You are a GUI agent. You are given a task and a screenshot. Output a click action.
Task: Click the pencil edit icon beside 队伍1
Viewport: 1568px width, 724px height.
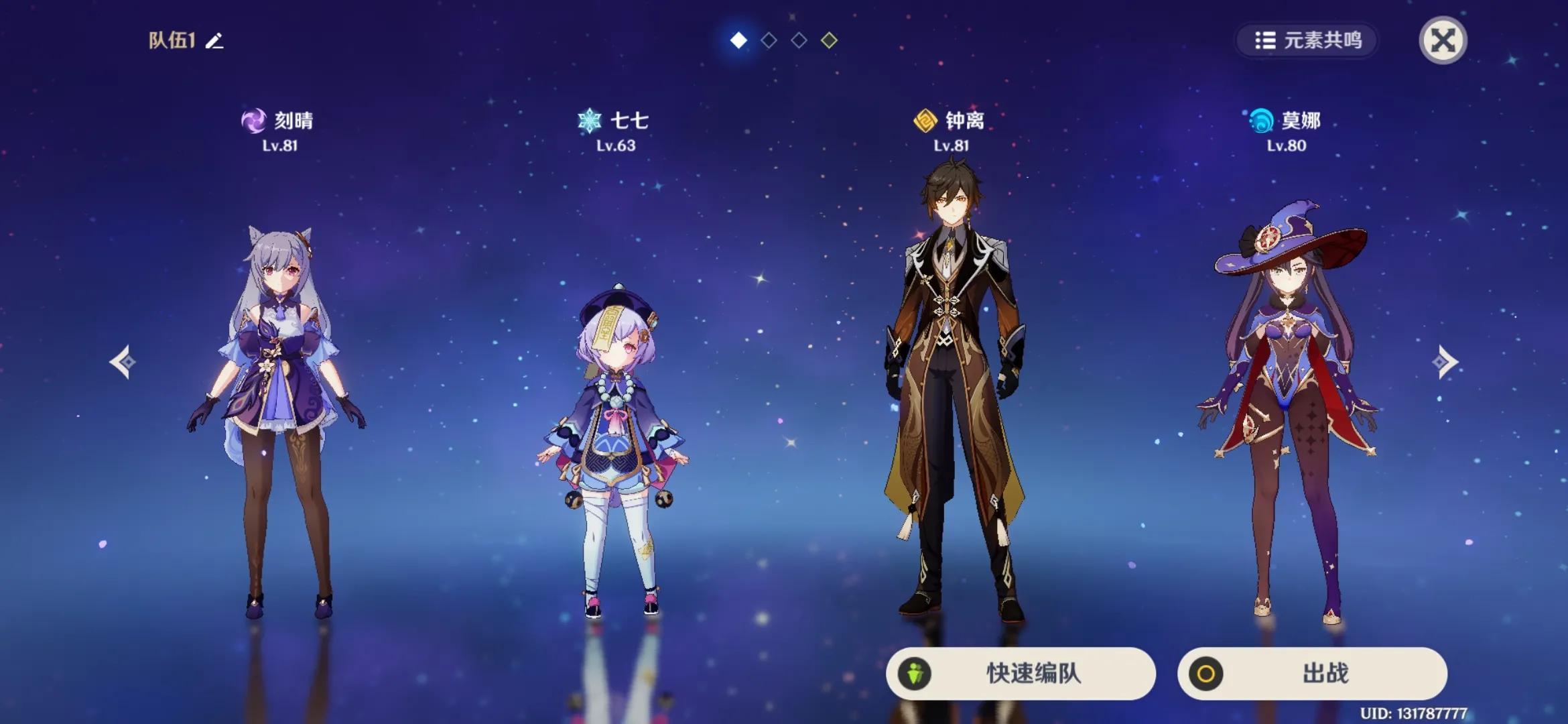pos(213,42)
